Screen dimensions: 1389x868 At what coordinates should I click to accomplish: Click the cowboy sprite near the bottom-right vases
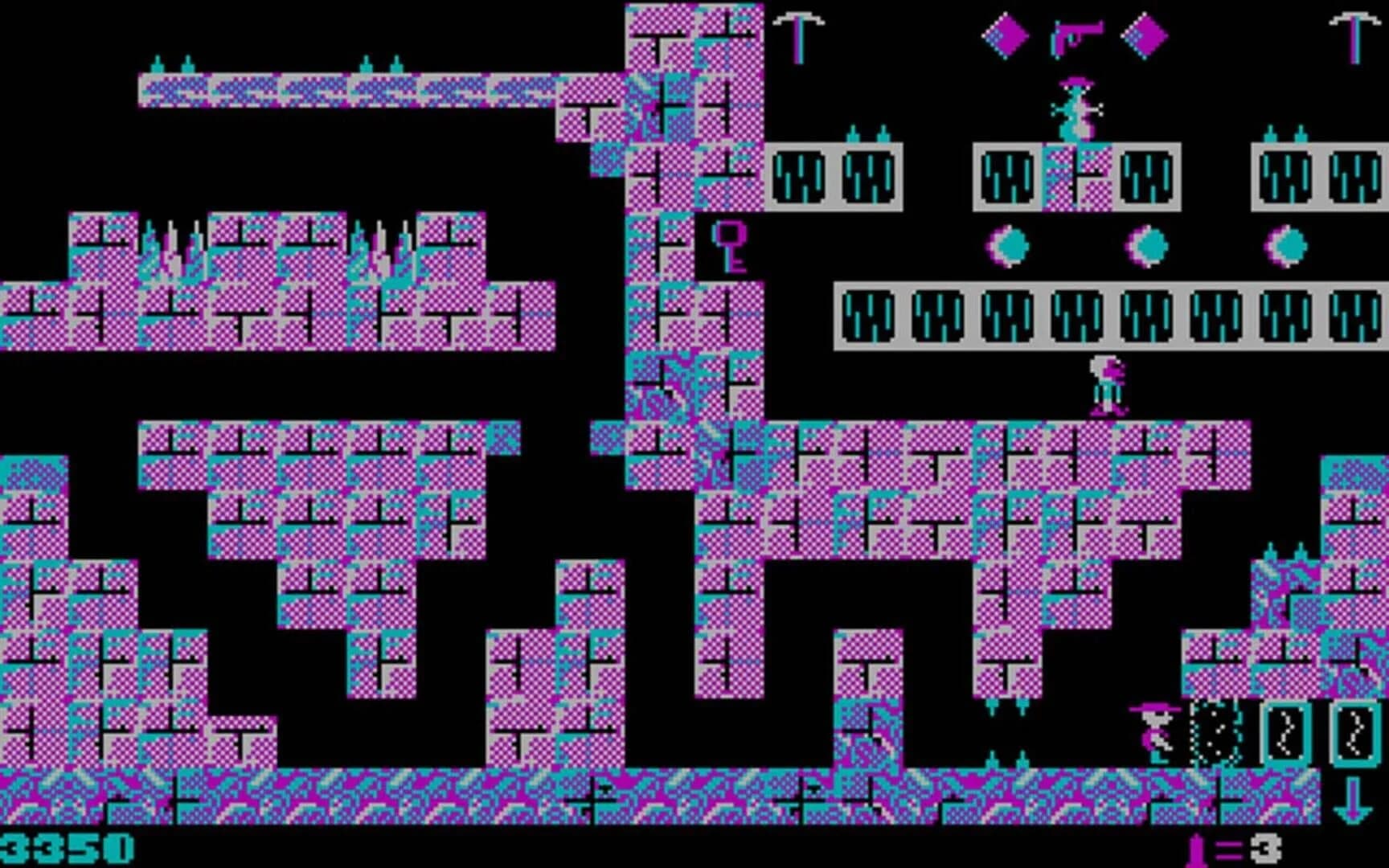1153,733
